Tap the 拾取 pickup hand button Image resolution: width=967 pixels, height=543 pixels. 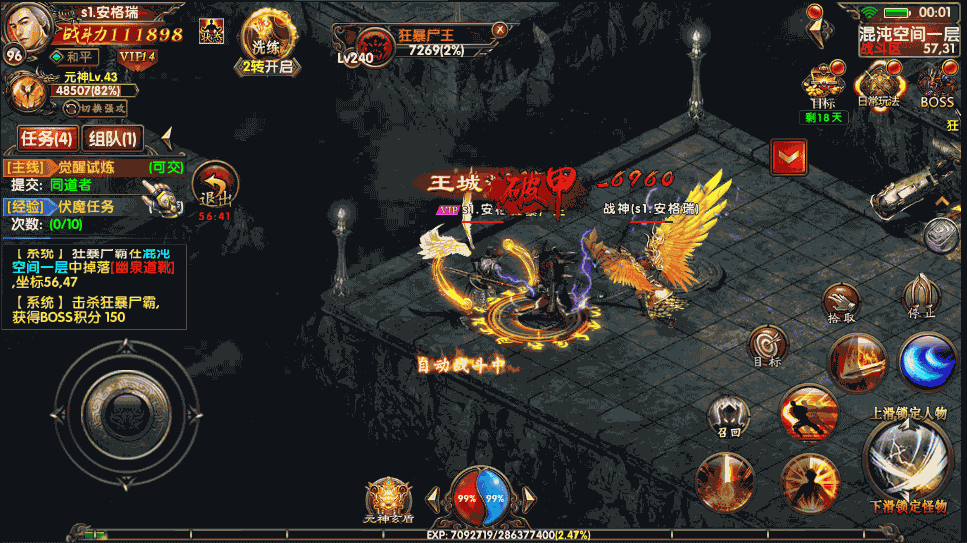click(x=842, y=302)
